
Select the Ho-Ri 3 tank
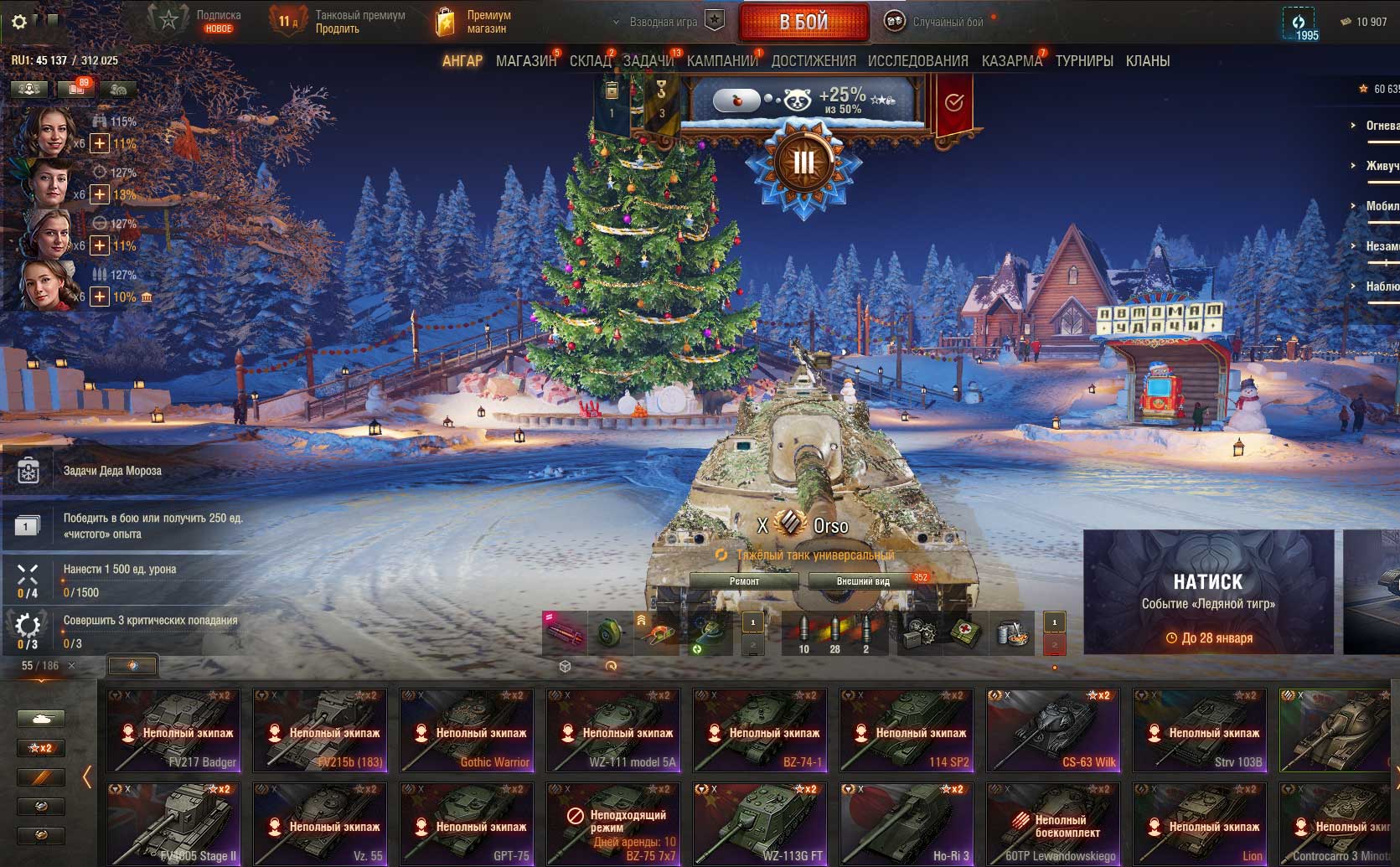coord(907,823)
